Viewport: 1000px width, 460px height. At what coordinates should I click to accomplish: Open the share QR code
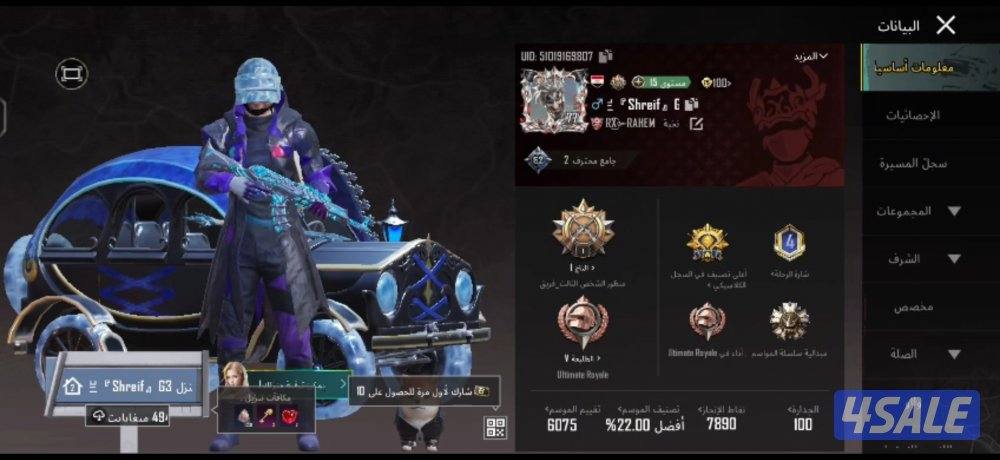pyautogui.click(x=495, y=427)
